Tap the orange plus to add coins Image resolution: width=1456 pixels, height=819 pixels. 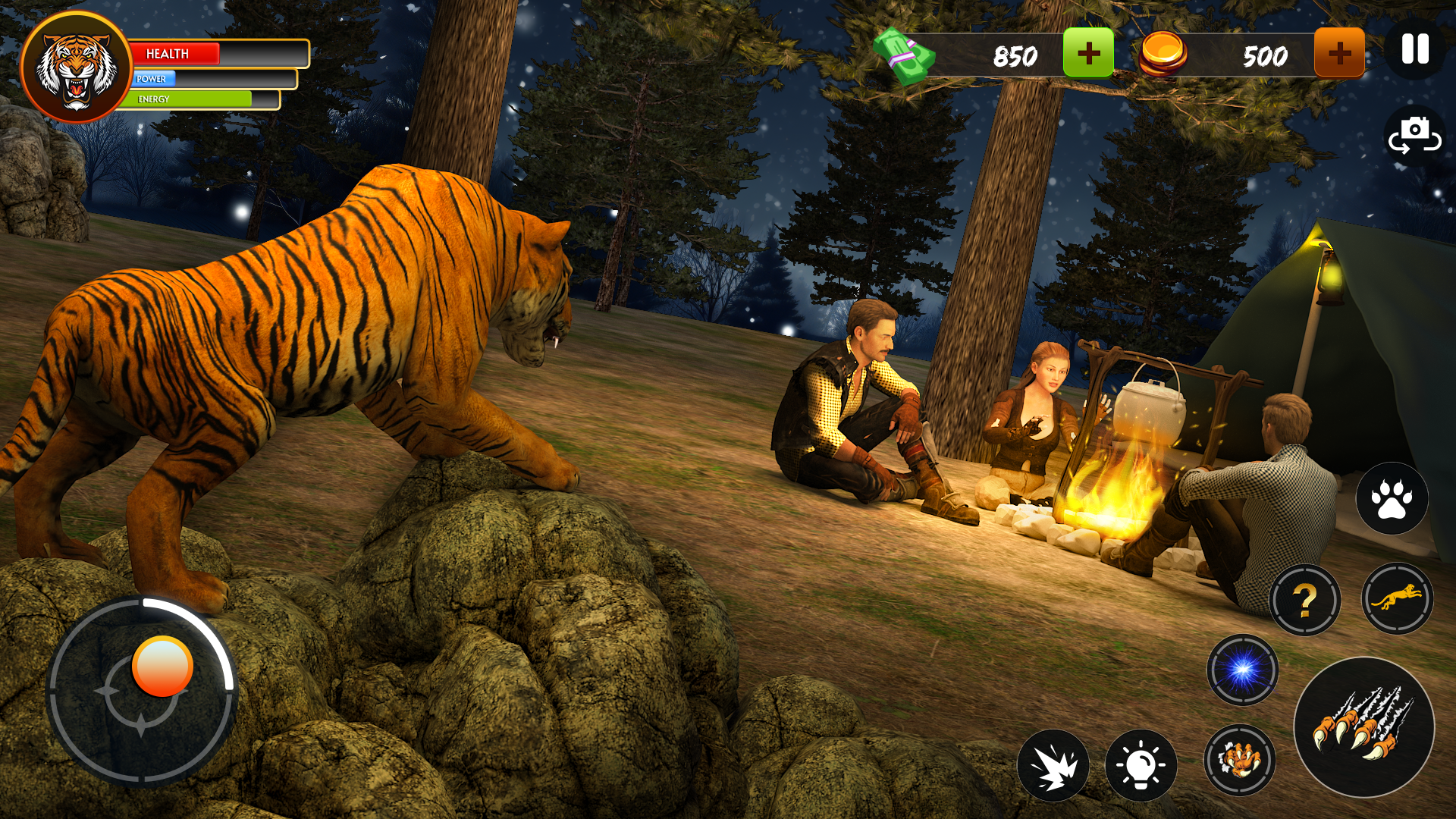pyautogui.click(x=1339, y=53)
